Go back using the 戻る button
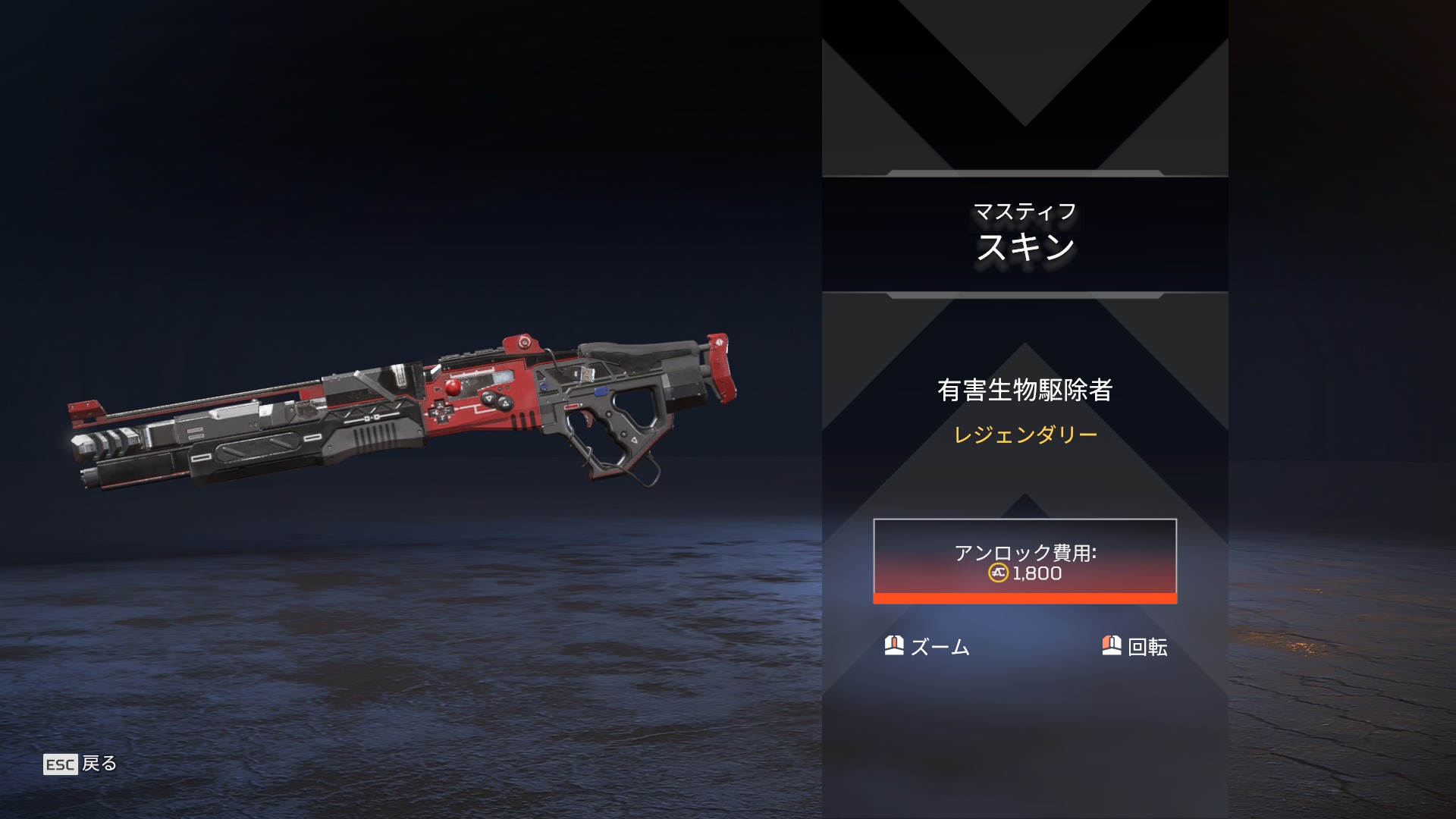Viewport: 1456px width, 819px height. [81, 764]
